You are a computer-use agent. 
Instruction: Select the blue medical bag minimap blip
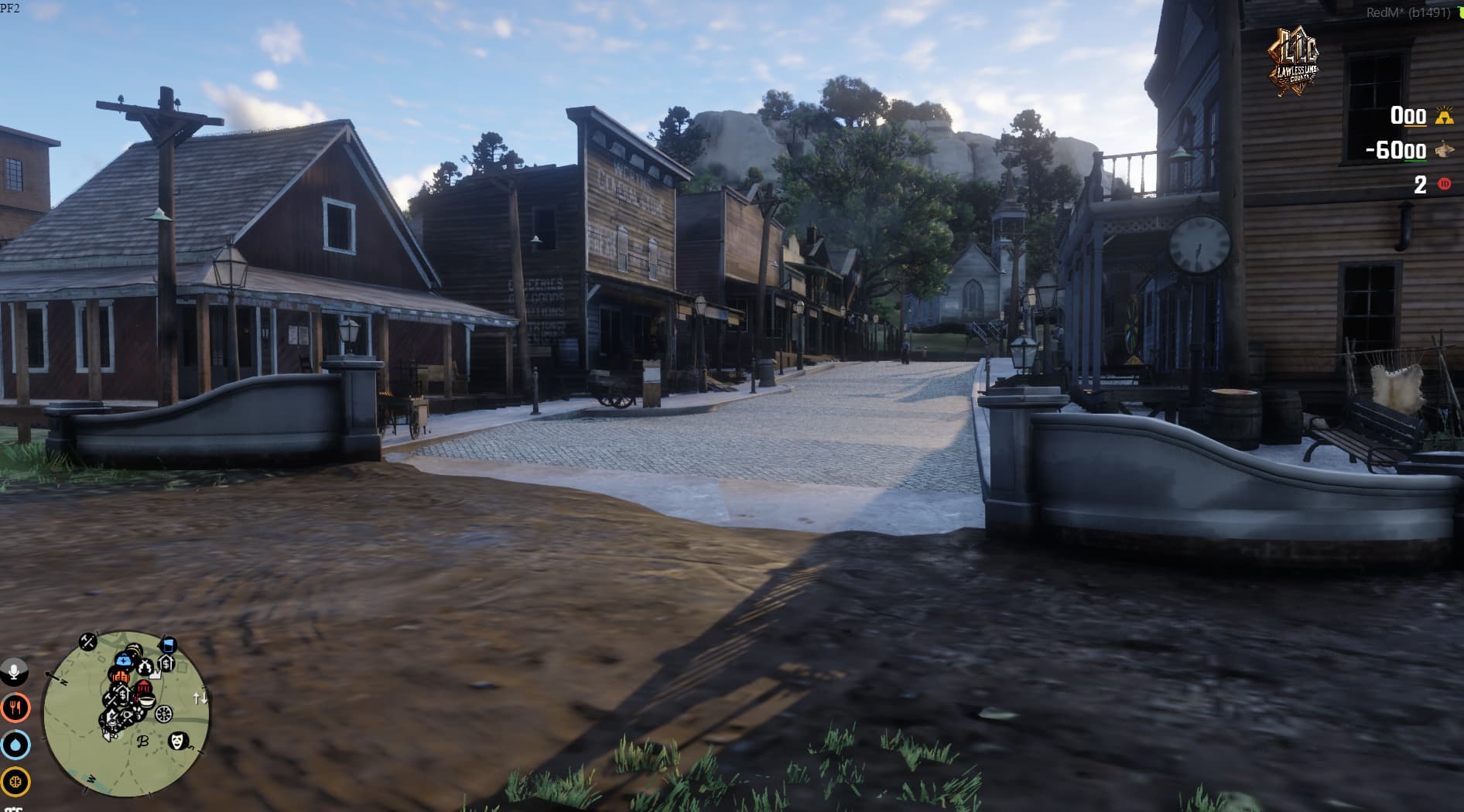tap(124, 660)
